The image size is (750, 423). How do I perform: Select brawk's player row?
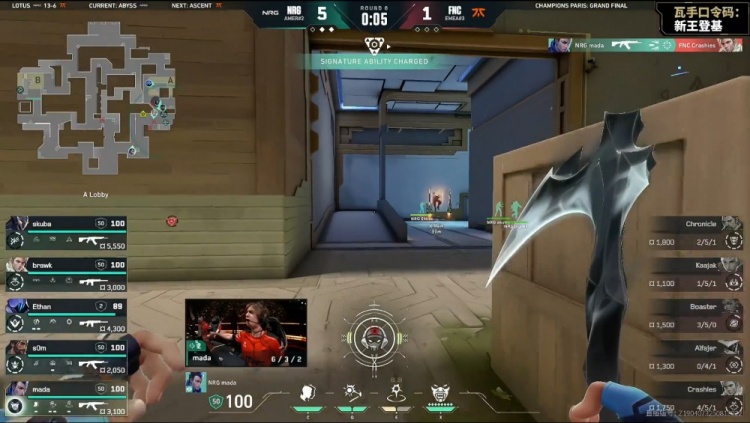point(66,273)
